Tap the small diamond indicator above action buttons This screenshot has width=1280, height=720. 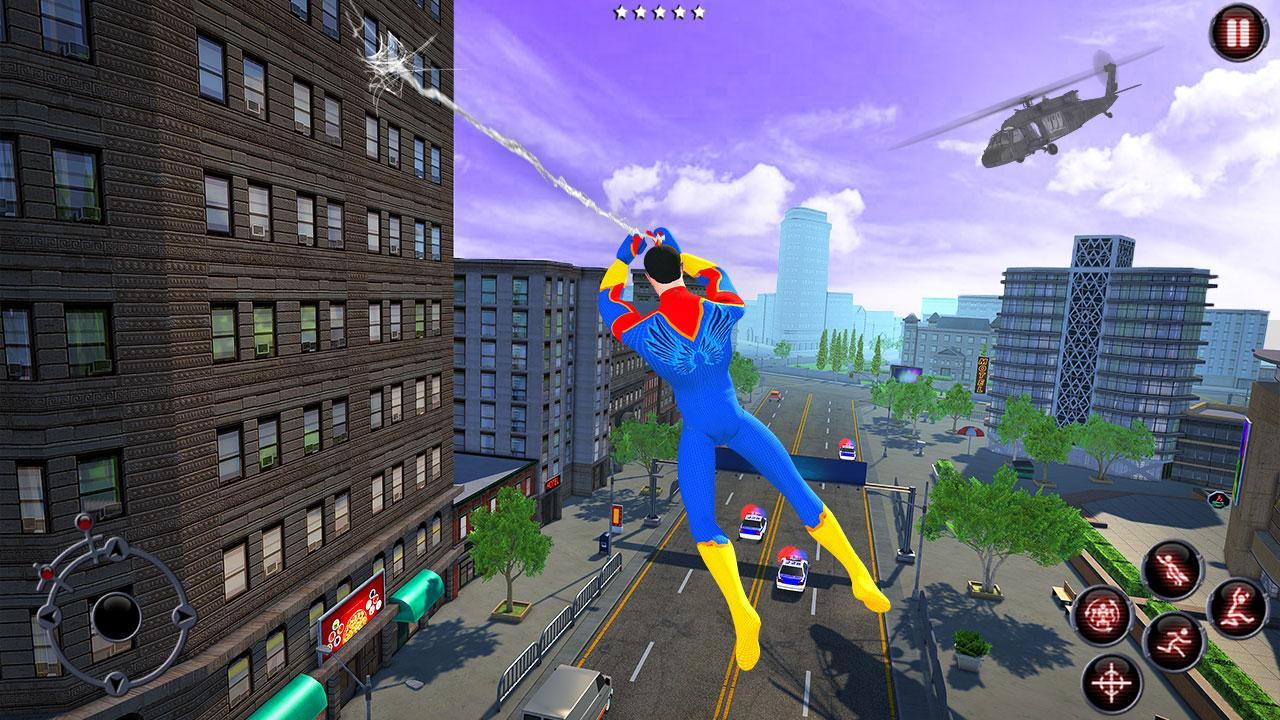1218,499
